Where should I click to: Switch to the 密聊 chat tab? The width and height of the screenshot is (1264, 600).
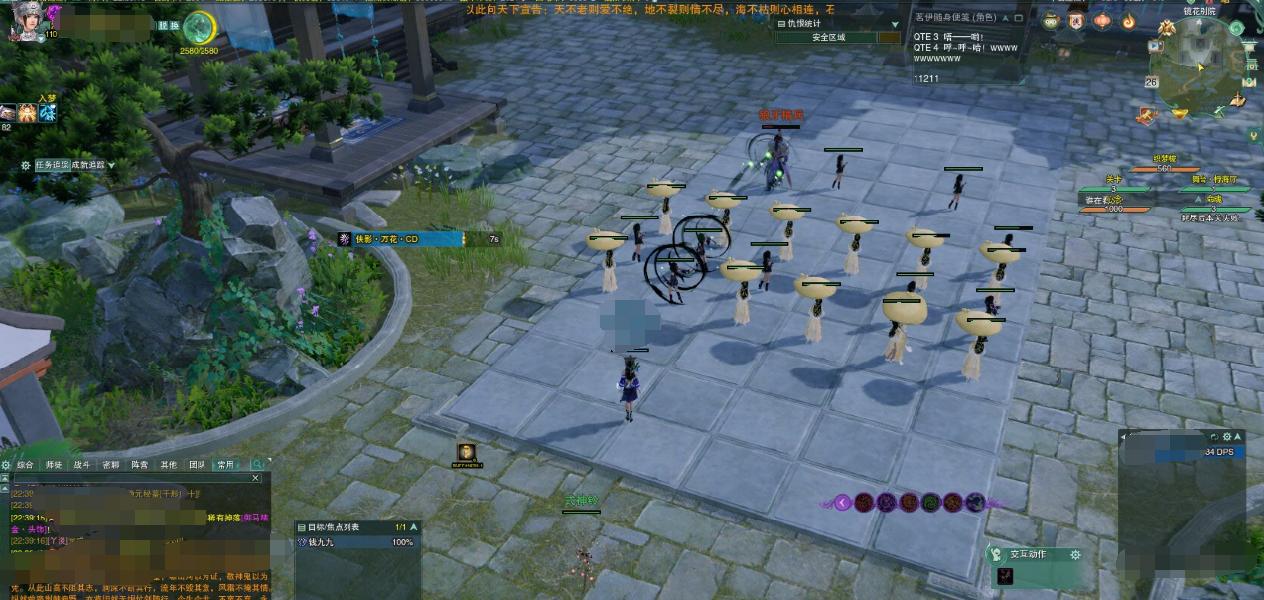click(111, 465)
